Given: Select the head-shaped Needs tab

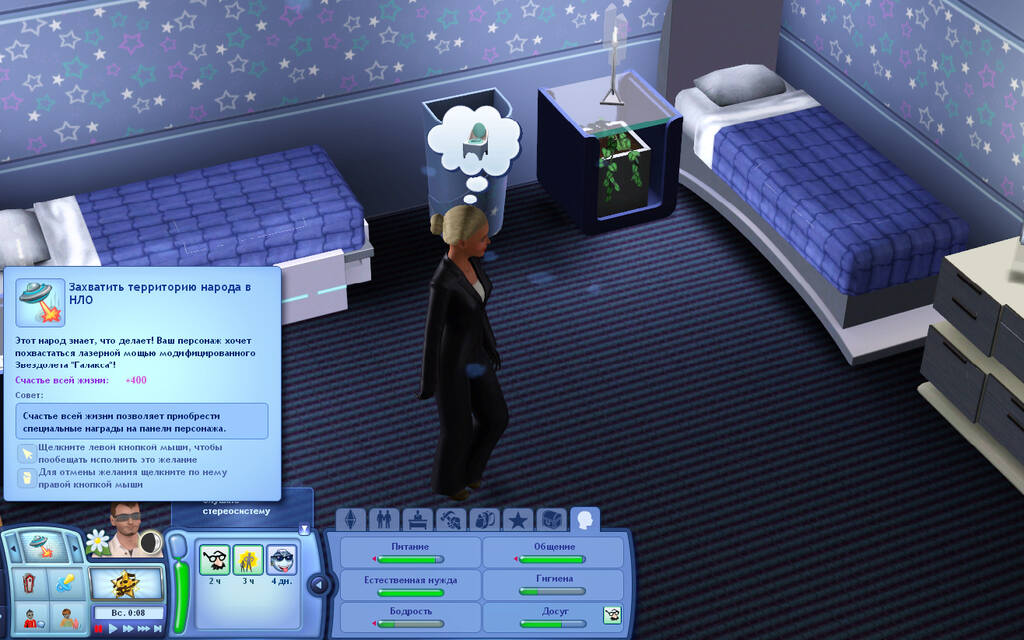Looking at the screenshot, I should point(585,520).
